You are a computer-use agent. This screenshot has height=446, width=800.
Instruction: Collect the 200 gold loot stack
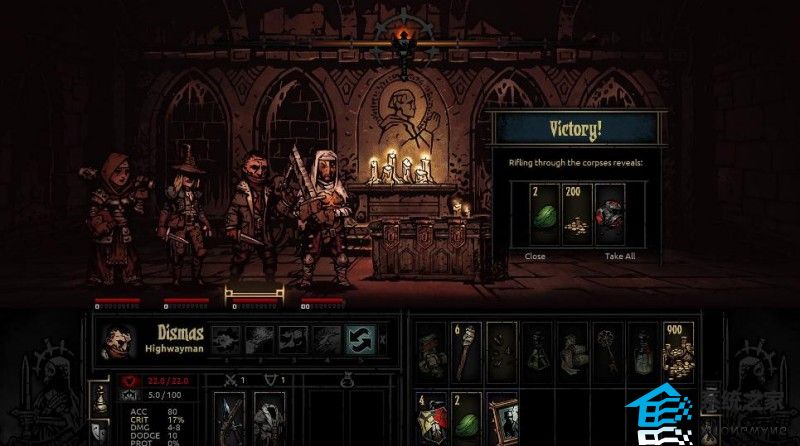(x=578, y=215)
